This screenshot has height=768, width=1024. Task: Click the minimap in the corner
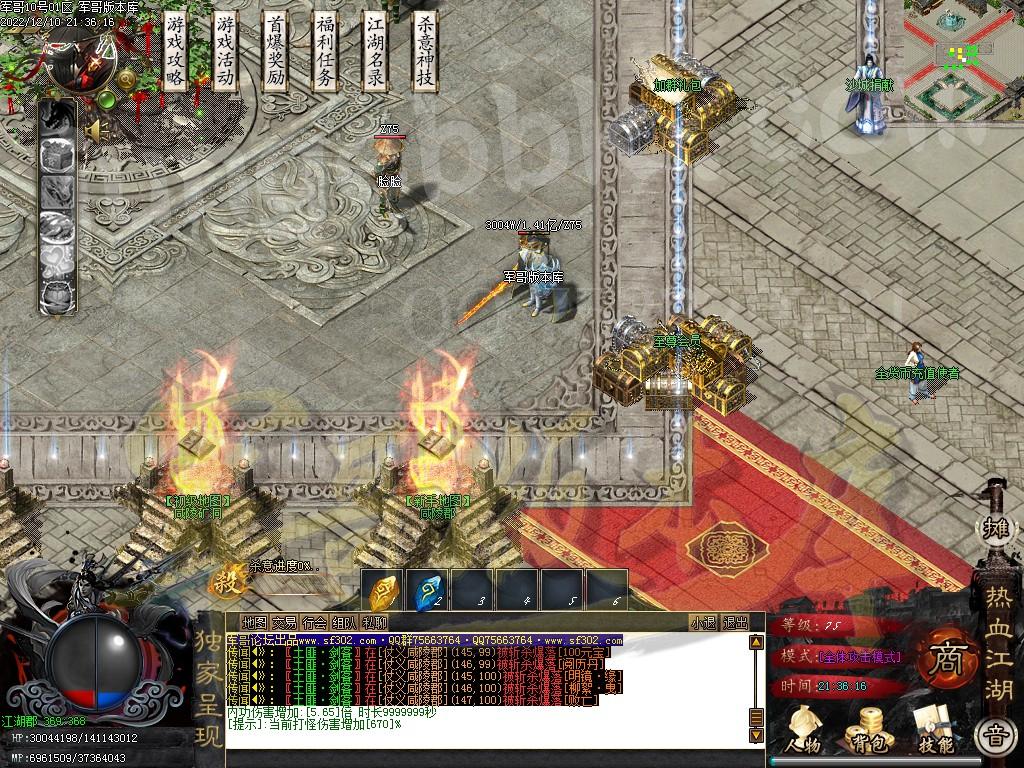click(x=962, y=55)
